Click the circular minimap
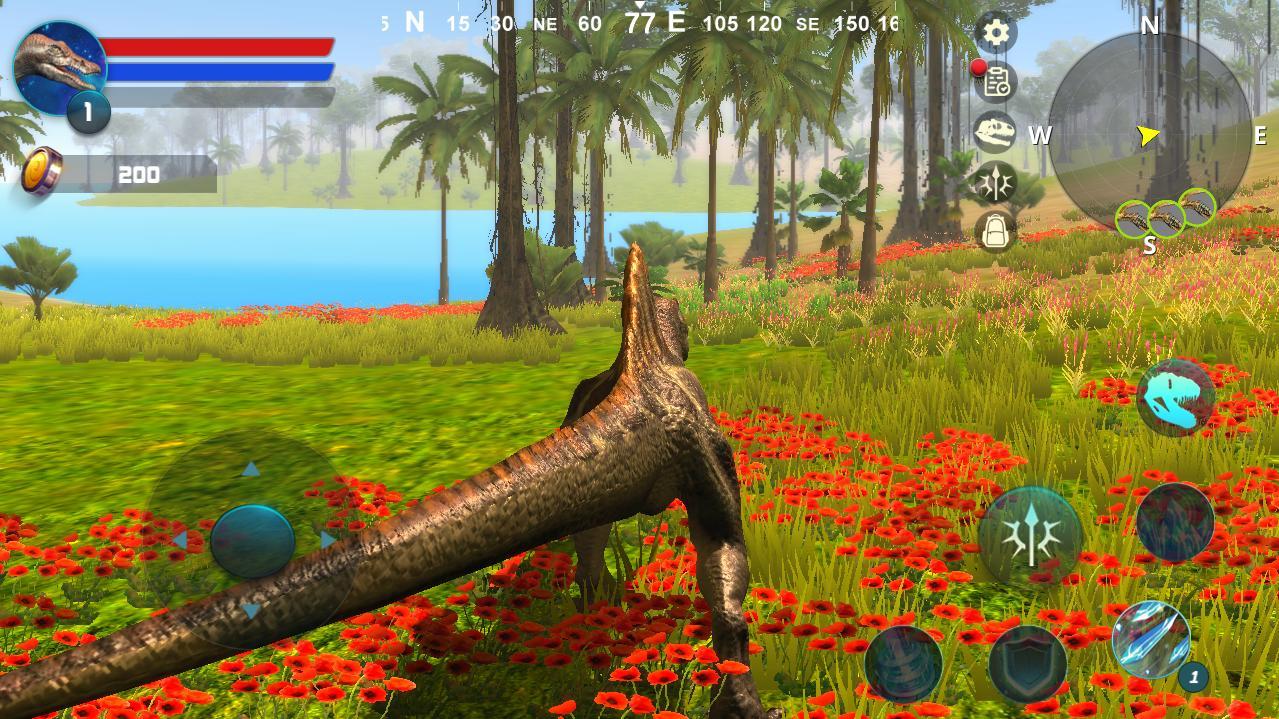 pos(1150,135)
